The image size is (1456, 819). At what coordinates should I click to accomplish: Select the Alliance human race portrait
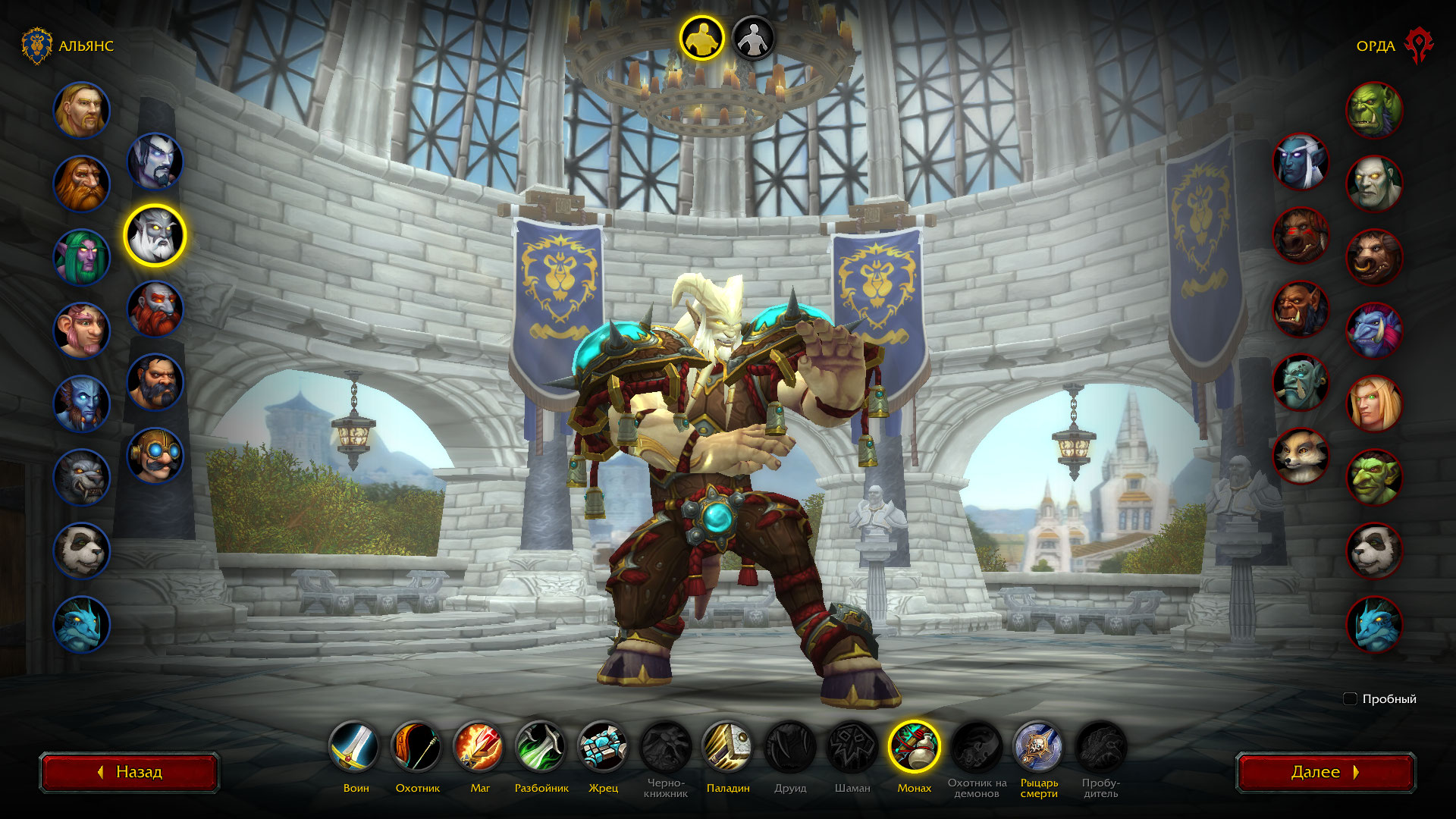(x=82, y=111)
